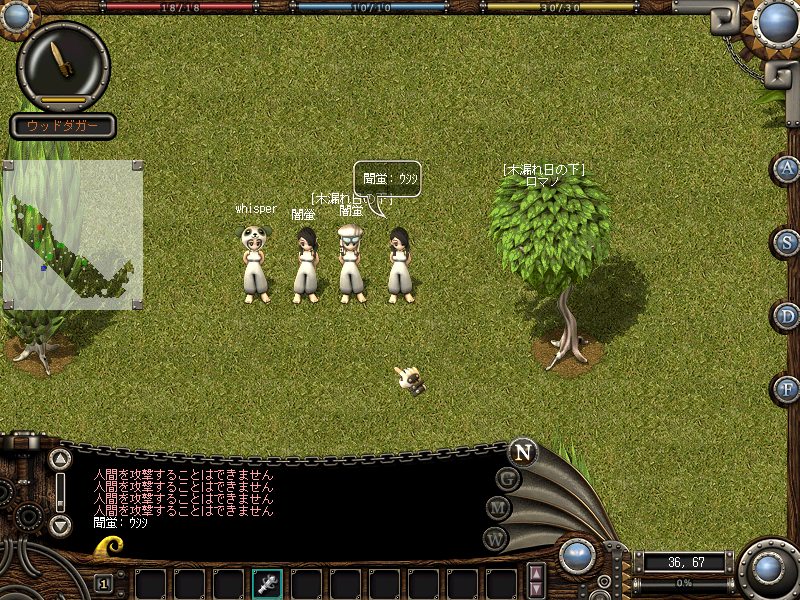Select the round S button

coord(788,242)
